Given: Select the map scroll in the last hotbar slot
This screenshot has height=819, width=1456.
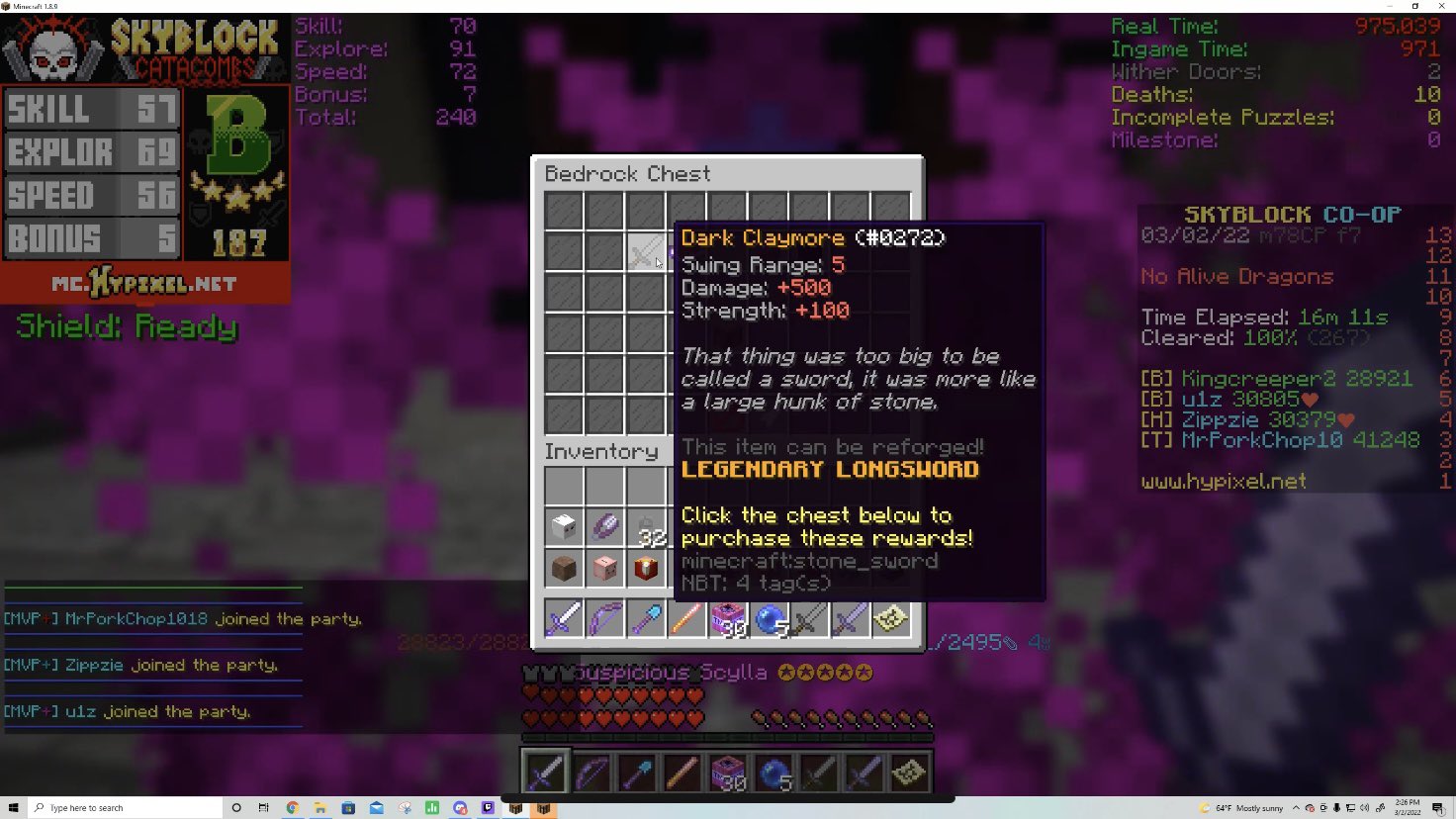Looking at the screenshot, I should 907,772.
